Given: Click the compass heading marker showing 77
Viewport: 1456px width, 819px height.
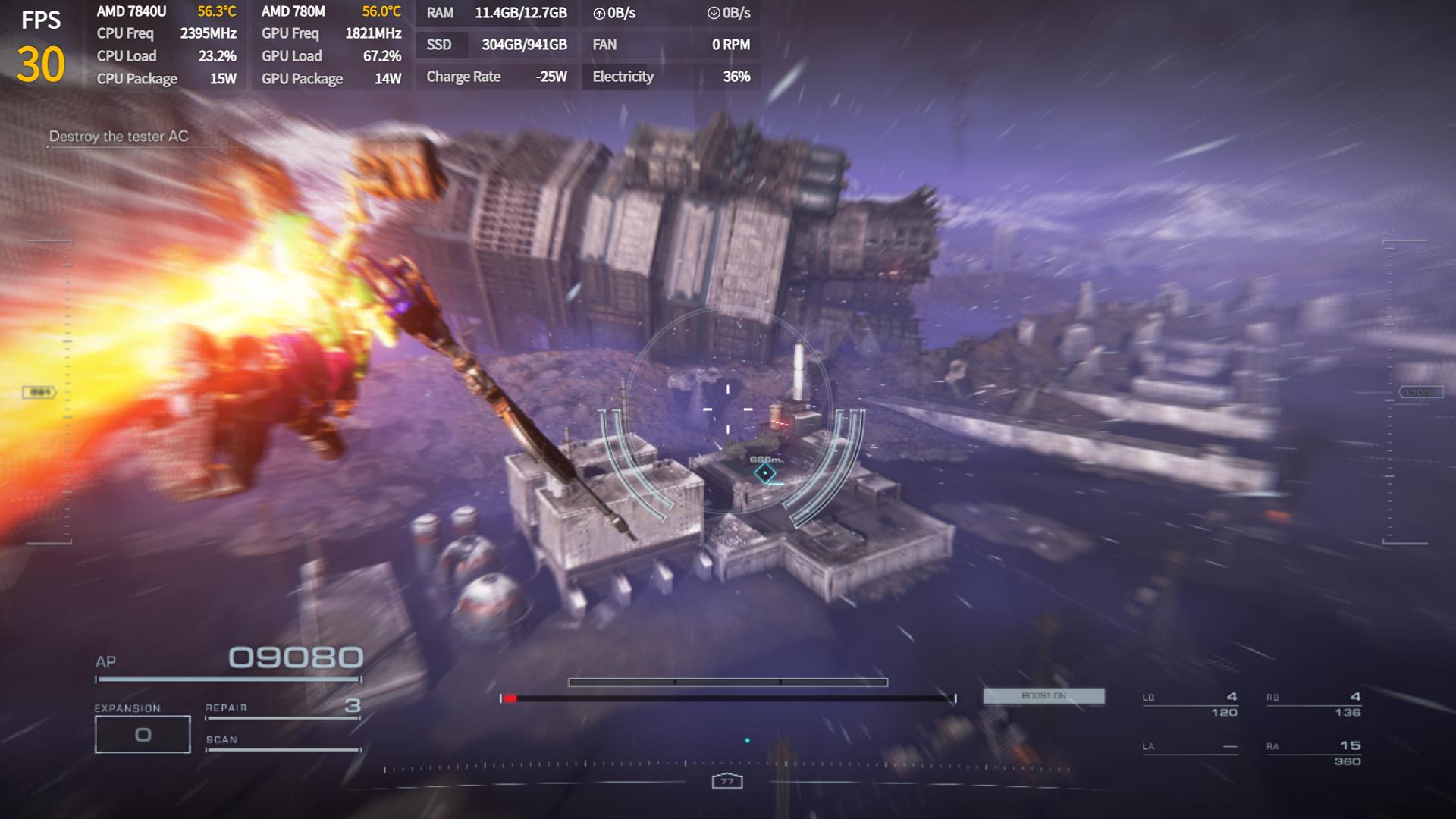Looking at the screenshot, I should coord(727,782).
